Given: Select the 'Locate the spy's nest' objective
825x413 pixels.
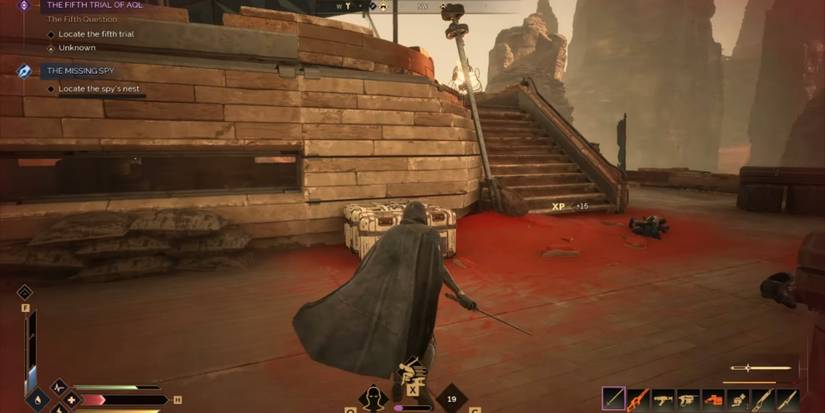Looking at the screenshot, I should pos(101,89).
